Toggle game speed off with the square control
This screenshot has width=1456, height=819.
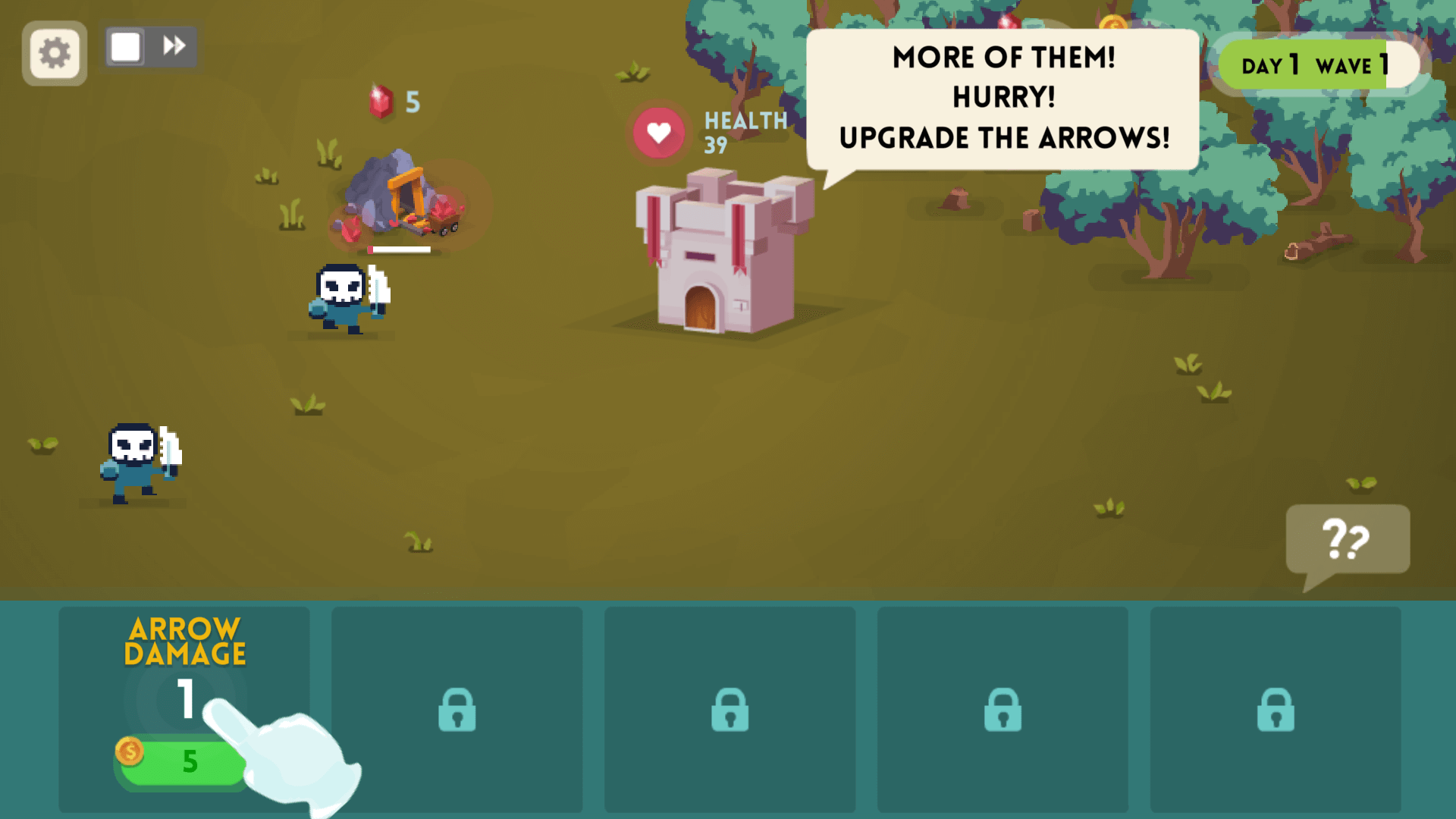click(x=124, y=45)
